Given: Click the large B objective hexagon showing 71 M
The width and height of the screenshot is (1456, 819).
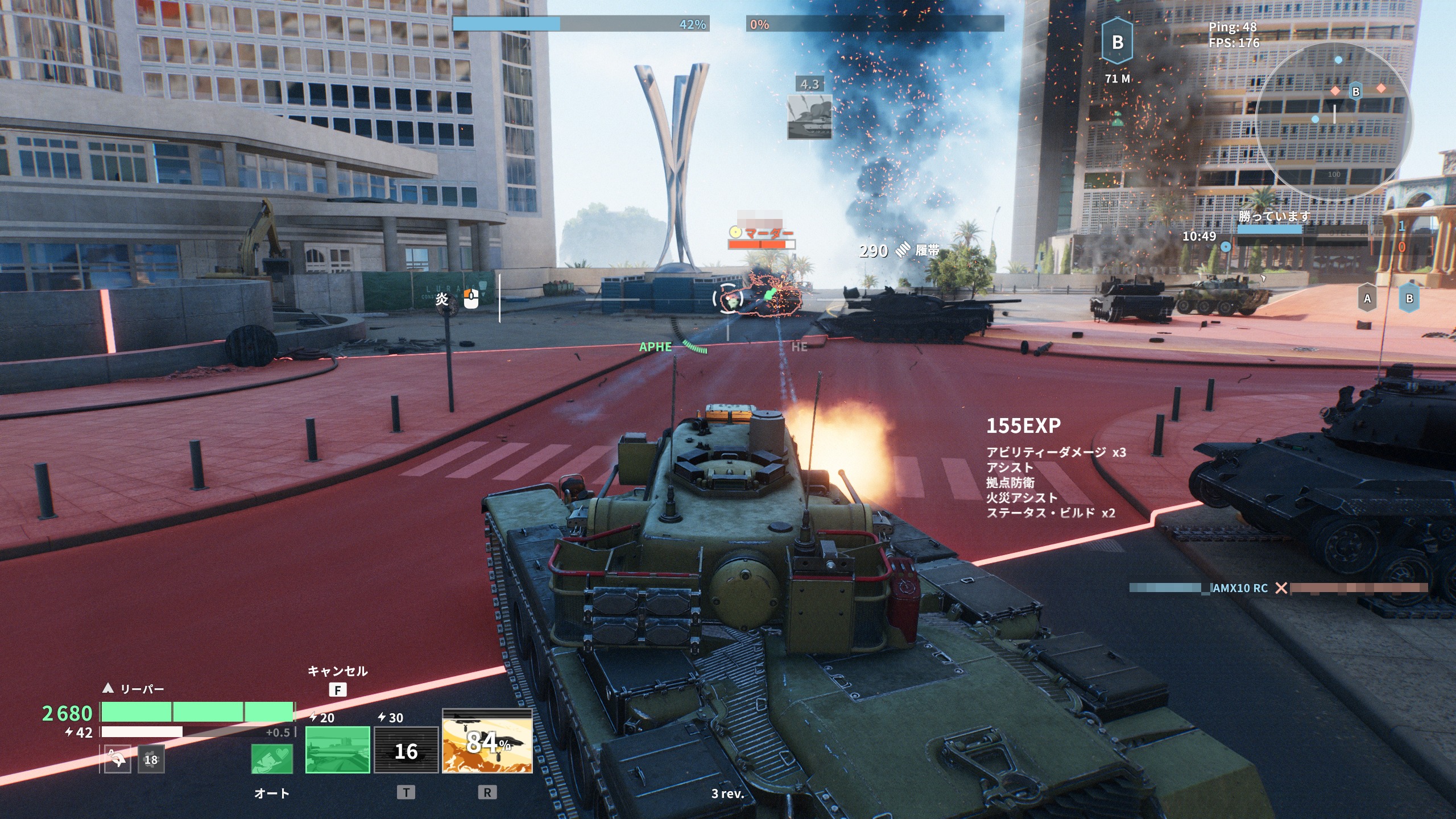Looking at the screenshot, I should pos(1117,43).
